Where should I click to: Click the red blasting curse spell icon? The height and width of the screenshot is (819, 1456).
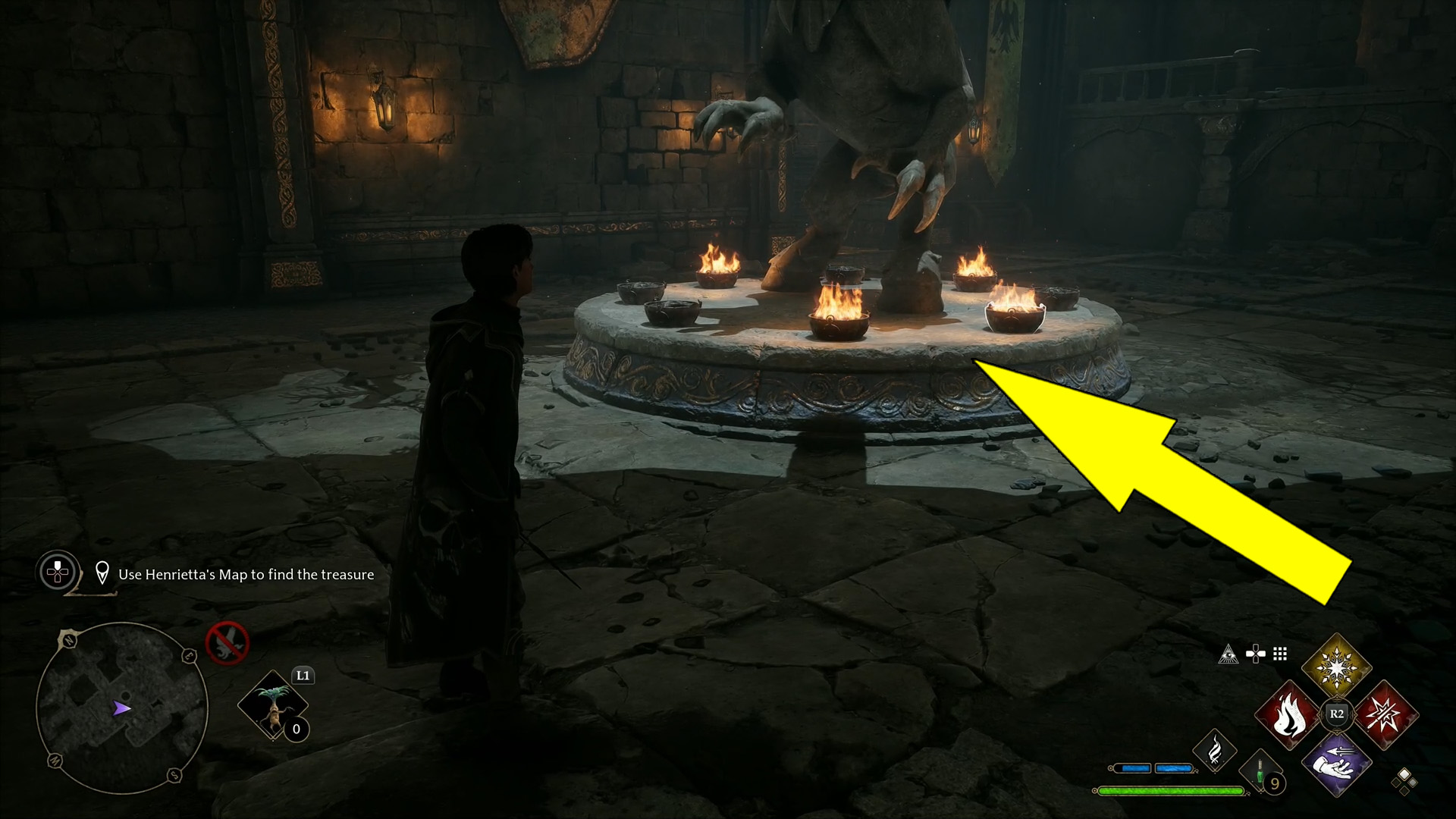pos(1386,714)
